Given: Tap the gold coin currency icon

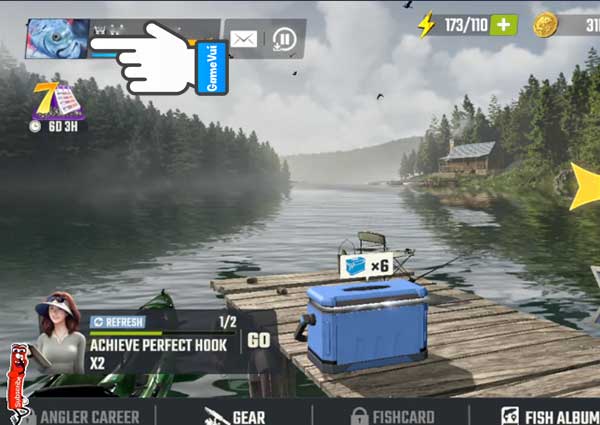Looking at the screenshot, I should click(x=545, y=25).
